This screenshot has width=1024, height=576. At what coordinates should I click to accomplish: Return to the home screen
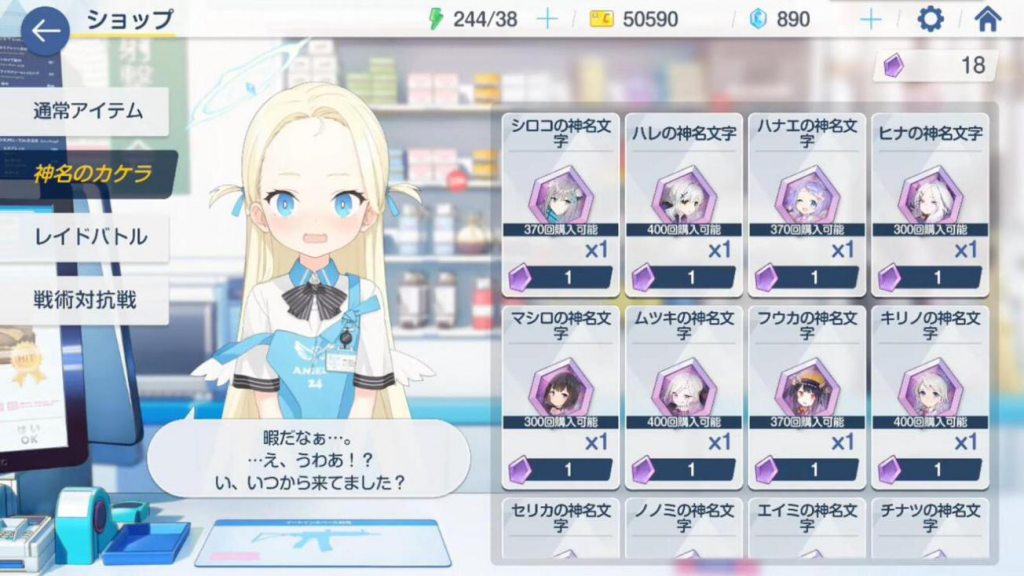[x=987, y=19]
